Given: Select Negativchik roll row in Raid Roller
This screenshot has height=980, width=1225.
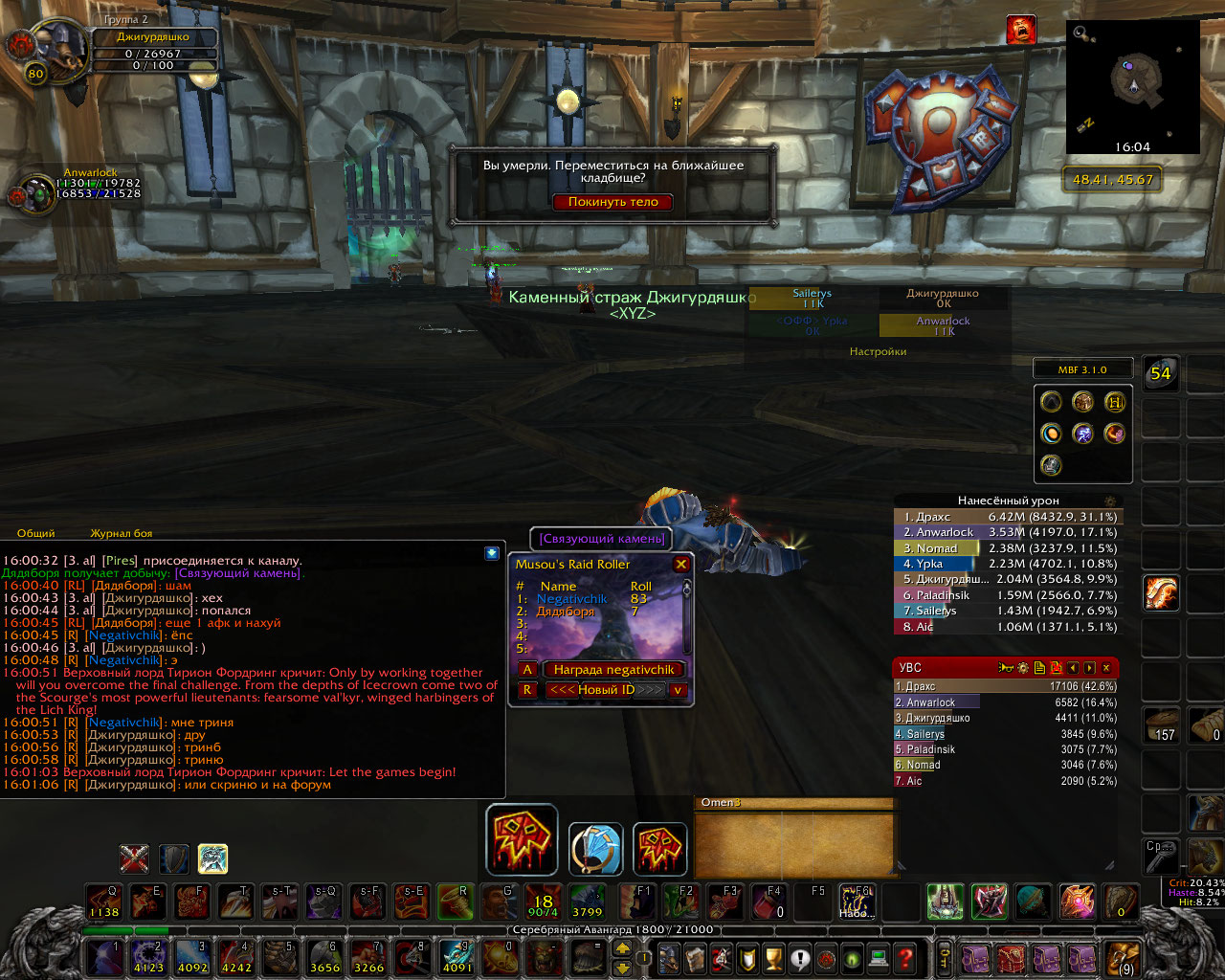Looking at the screenshot, I should pyautogui.click(x=593, y=599).
